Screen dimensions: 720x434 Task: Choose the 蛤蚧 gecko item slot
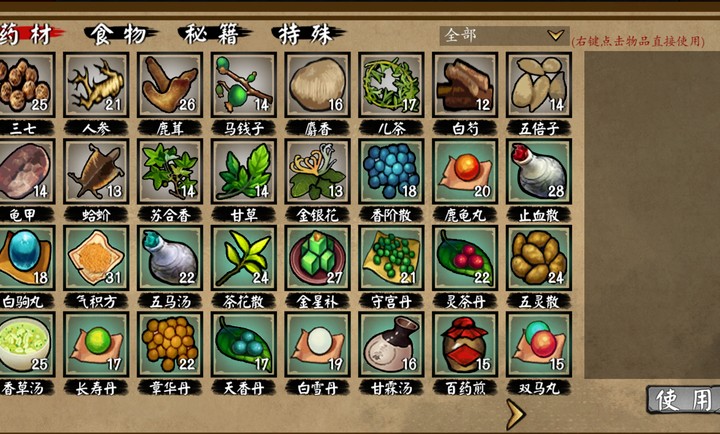coord(96,171)
